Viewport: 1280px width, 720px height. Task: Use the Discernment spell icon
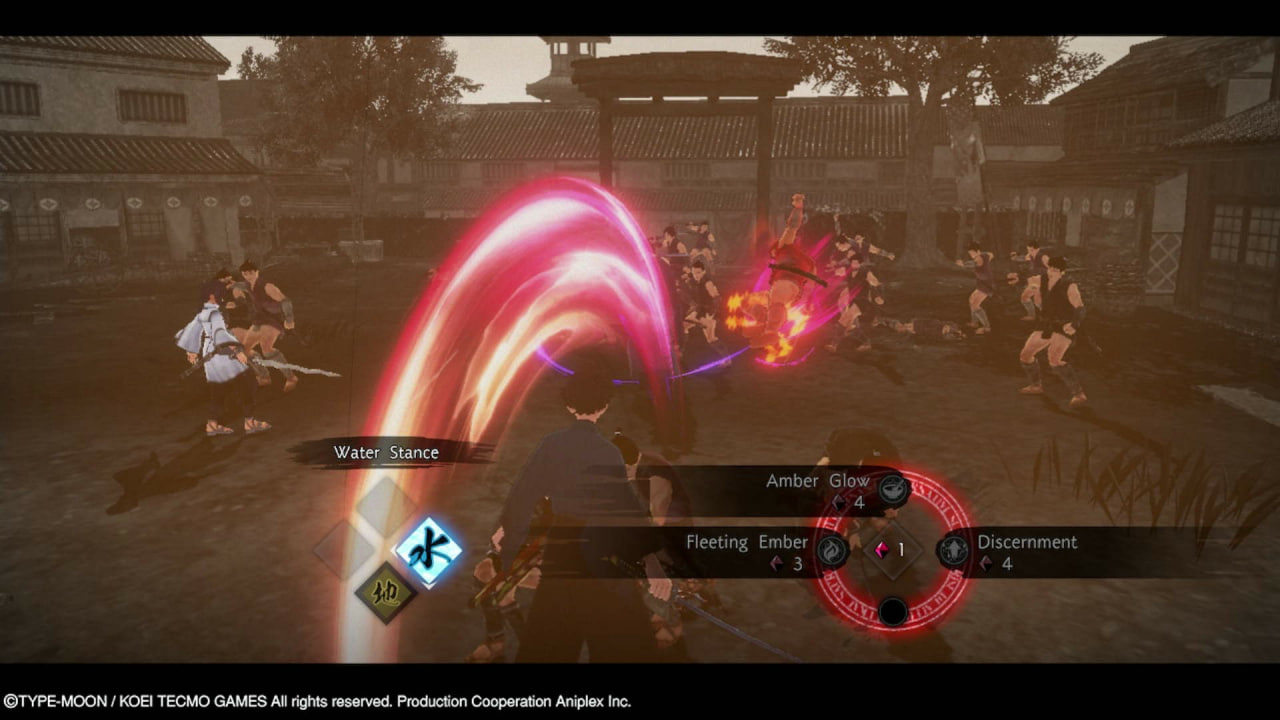(x=953, y=551)
